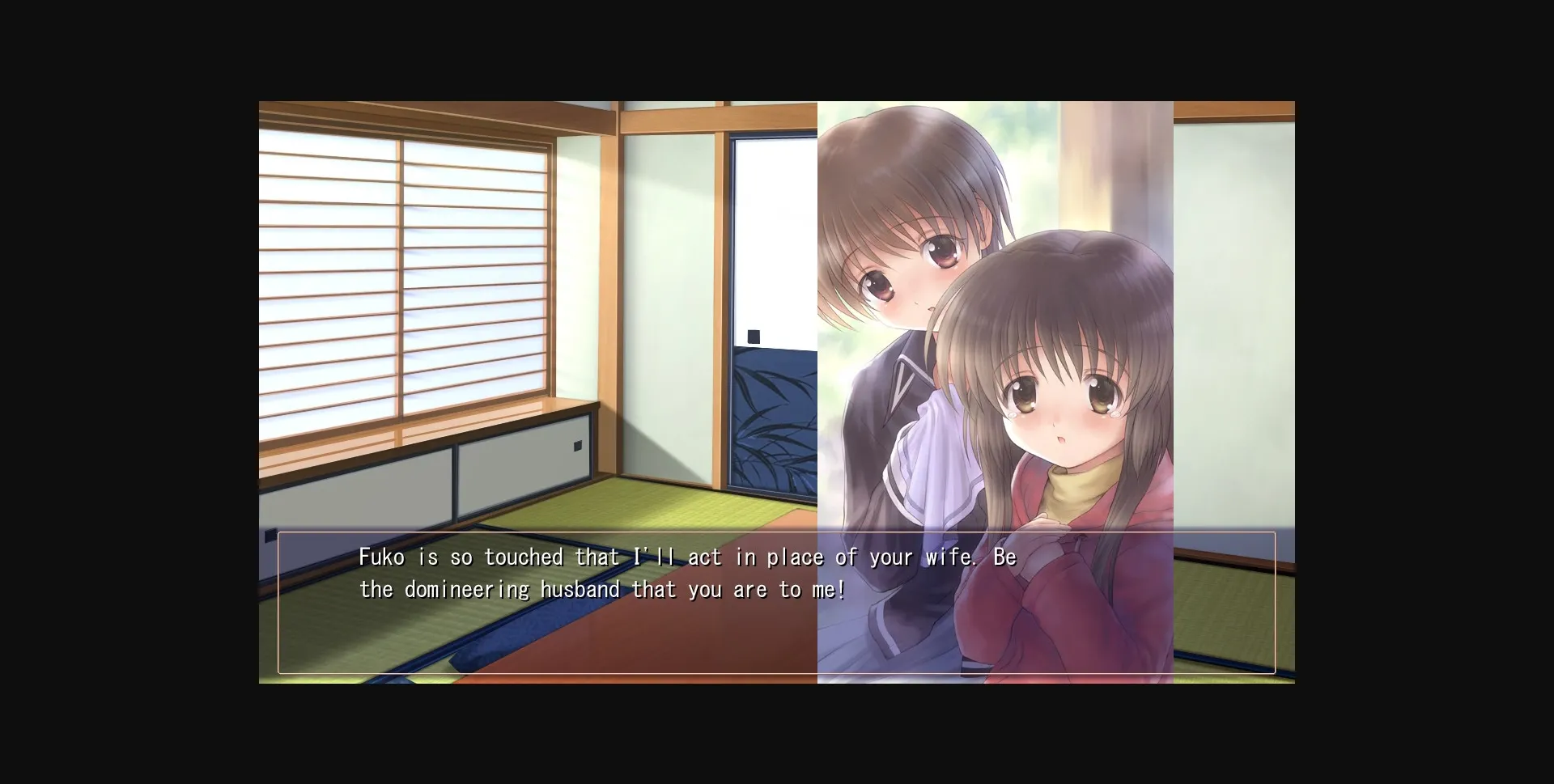
Task: Click the dialogue text line about Fuko
Action: pyautogui.click(x=688, y=557)
